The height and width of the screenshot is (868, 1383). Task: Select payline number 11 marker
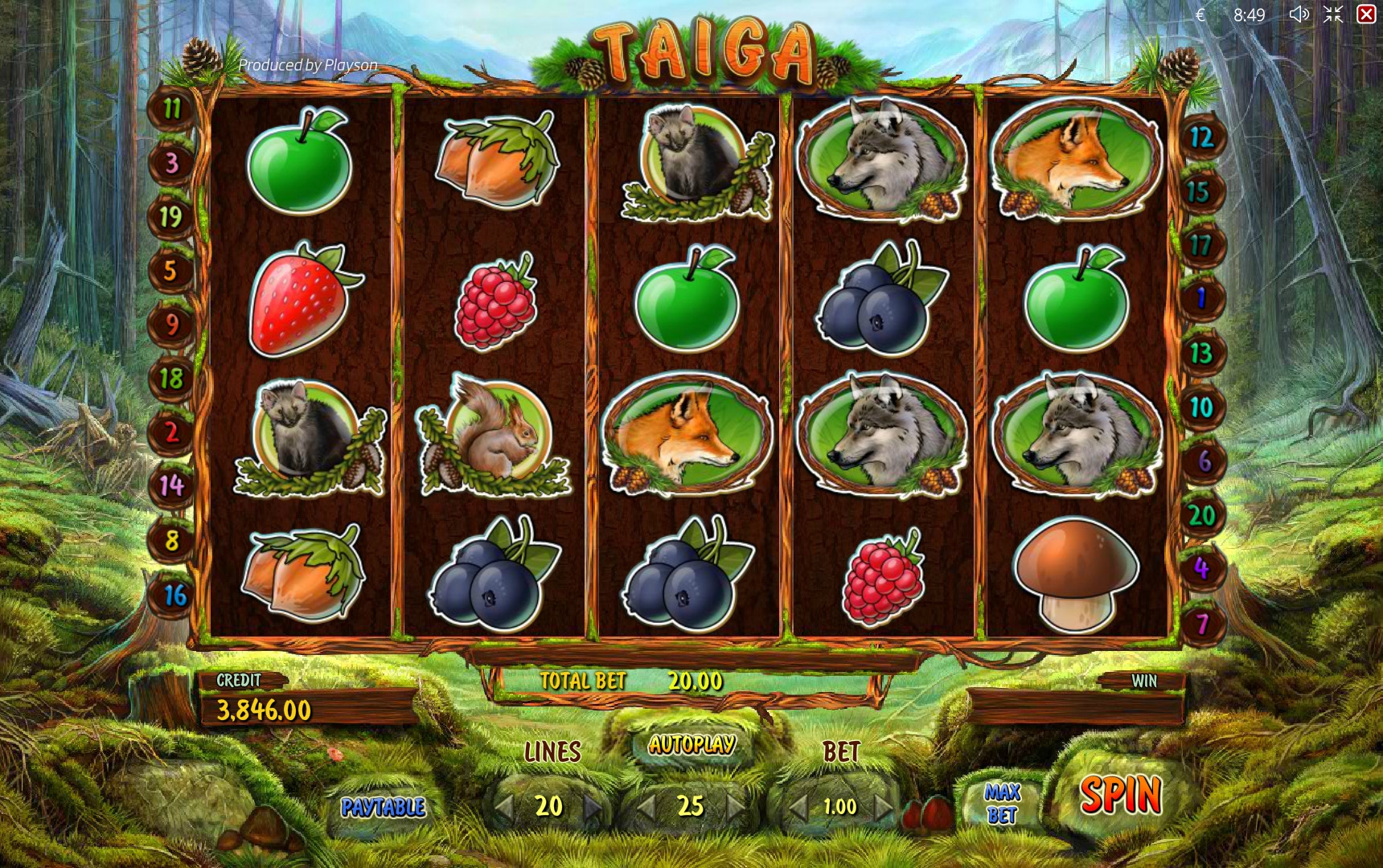click(x=172, y=108)
